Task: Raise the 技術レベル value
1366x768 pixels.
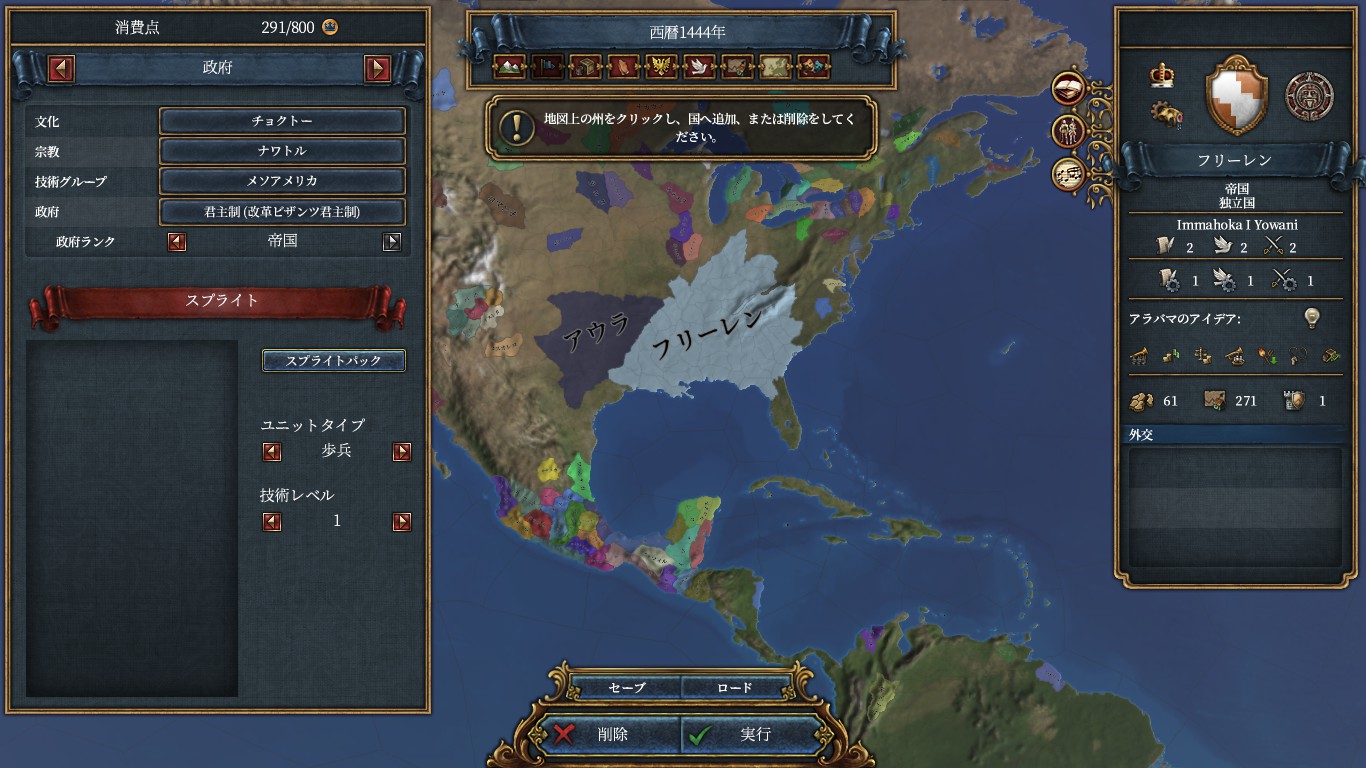Action: [x=402, y=522]
